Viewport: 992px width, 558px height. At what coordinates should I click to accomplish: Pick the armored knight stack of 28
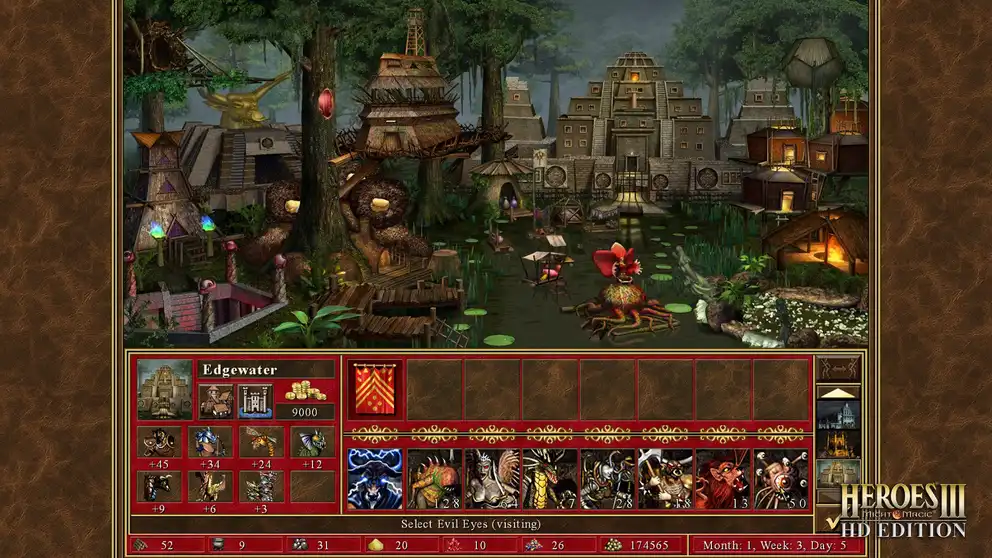tap(608, 479)
